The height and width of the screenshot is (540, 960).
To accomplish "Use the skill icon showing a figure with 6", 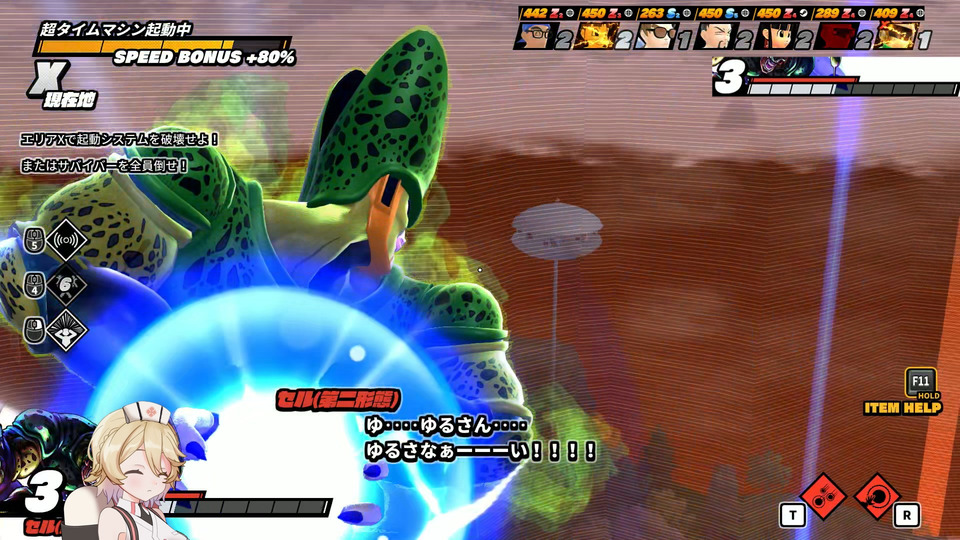I will [68, 286].
